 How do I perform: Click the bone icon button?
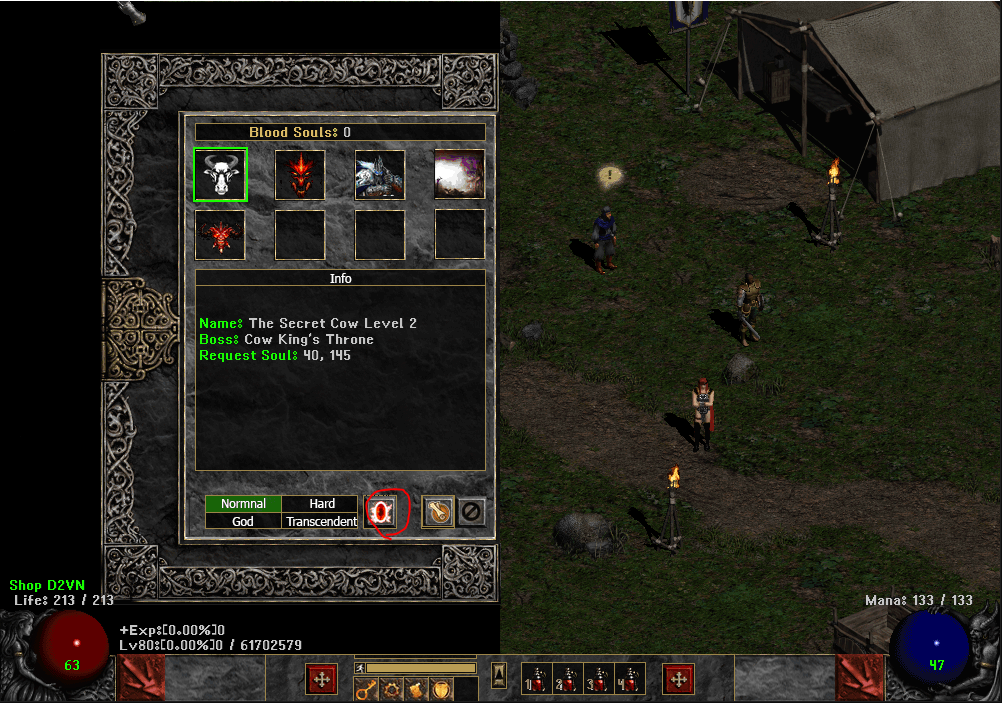438,512
